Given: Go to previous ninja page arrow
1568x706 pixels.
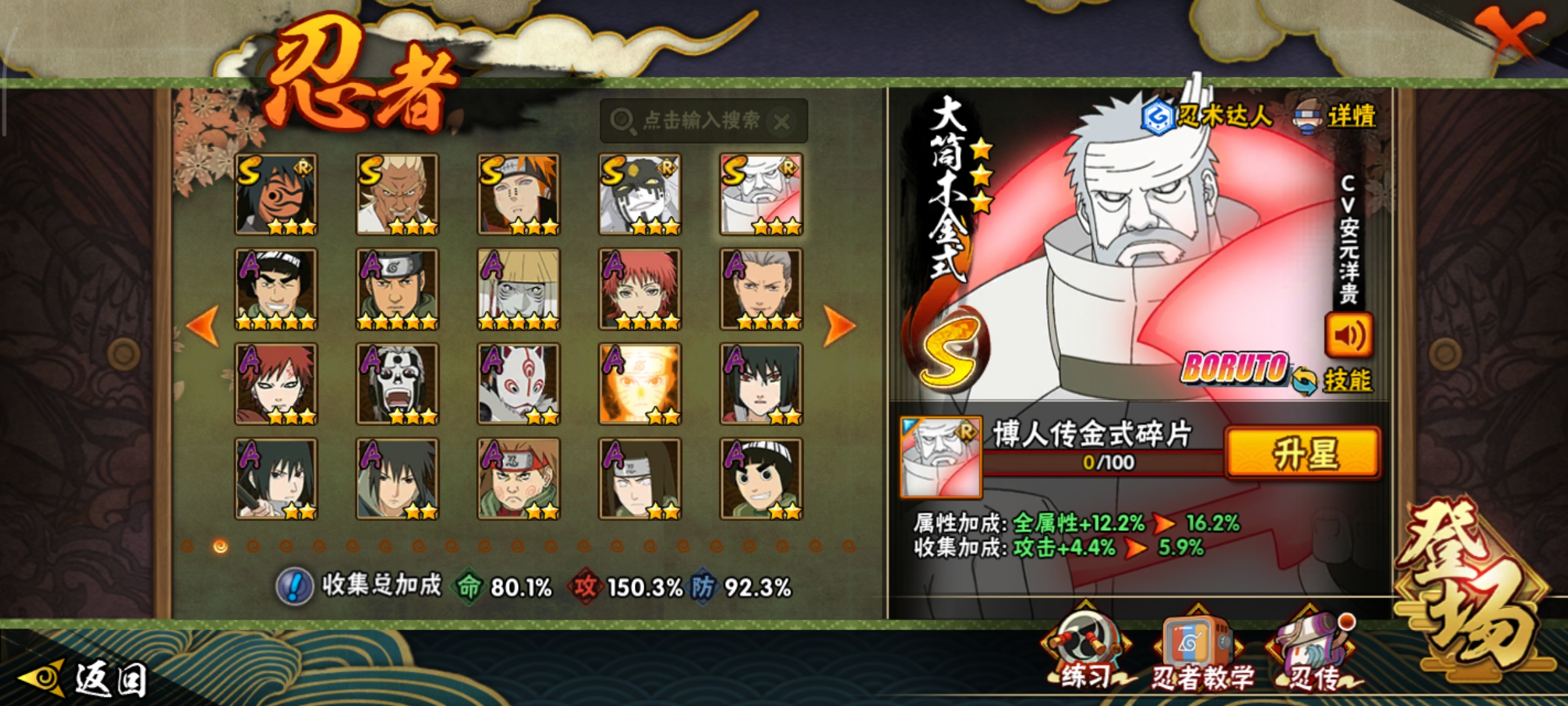Looking at the screenshot, I should pyautogui.click(x=203, y=325).
